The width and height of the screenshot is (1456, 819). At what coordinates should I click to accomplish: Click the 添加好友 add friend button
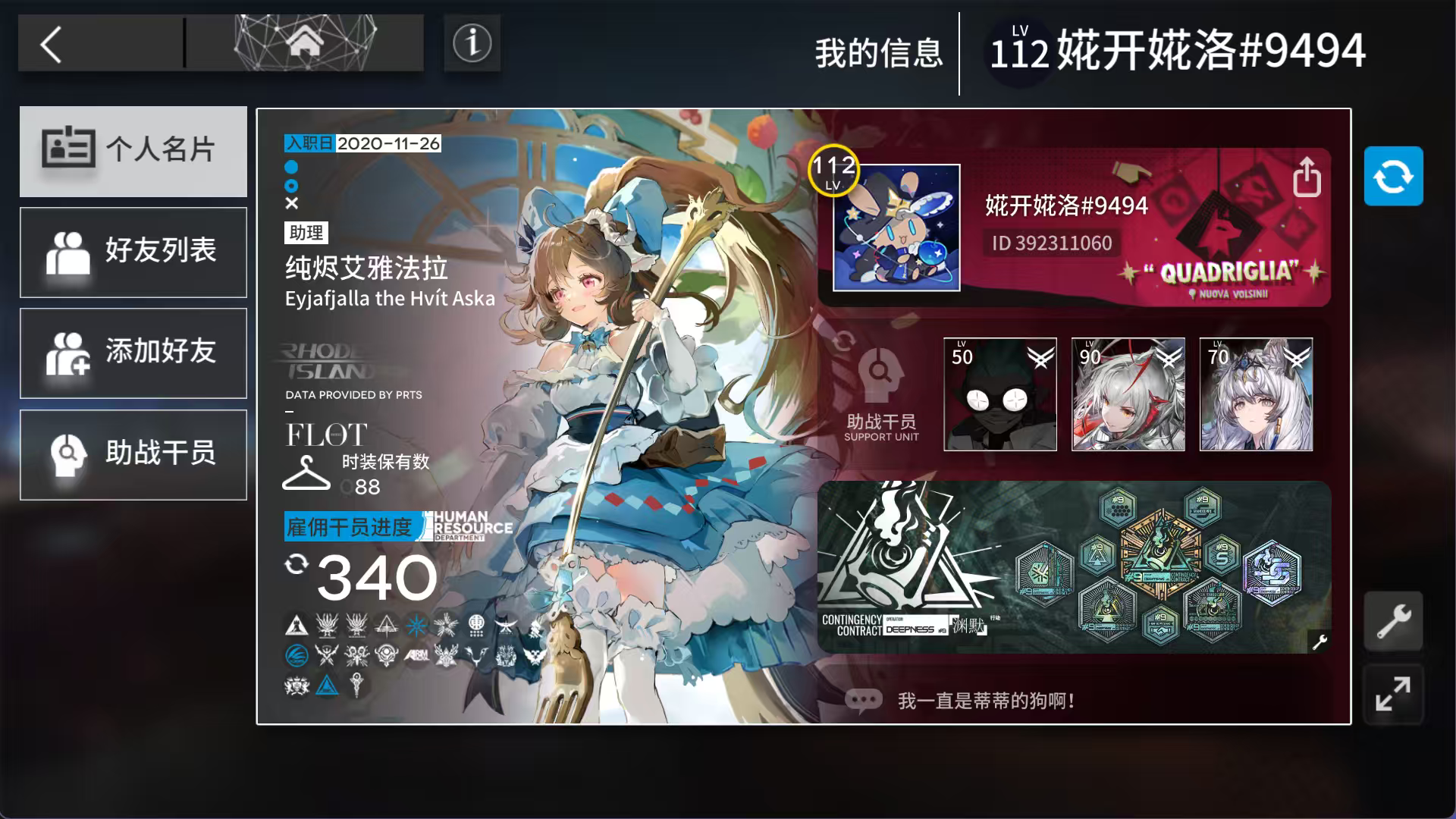tap(133, 353)
